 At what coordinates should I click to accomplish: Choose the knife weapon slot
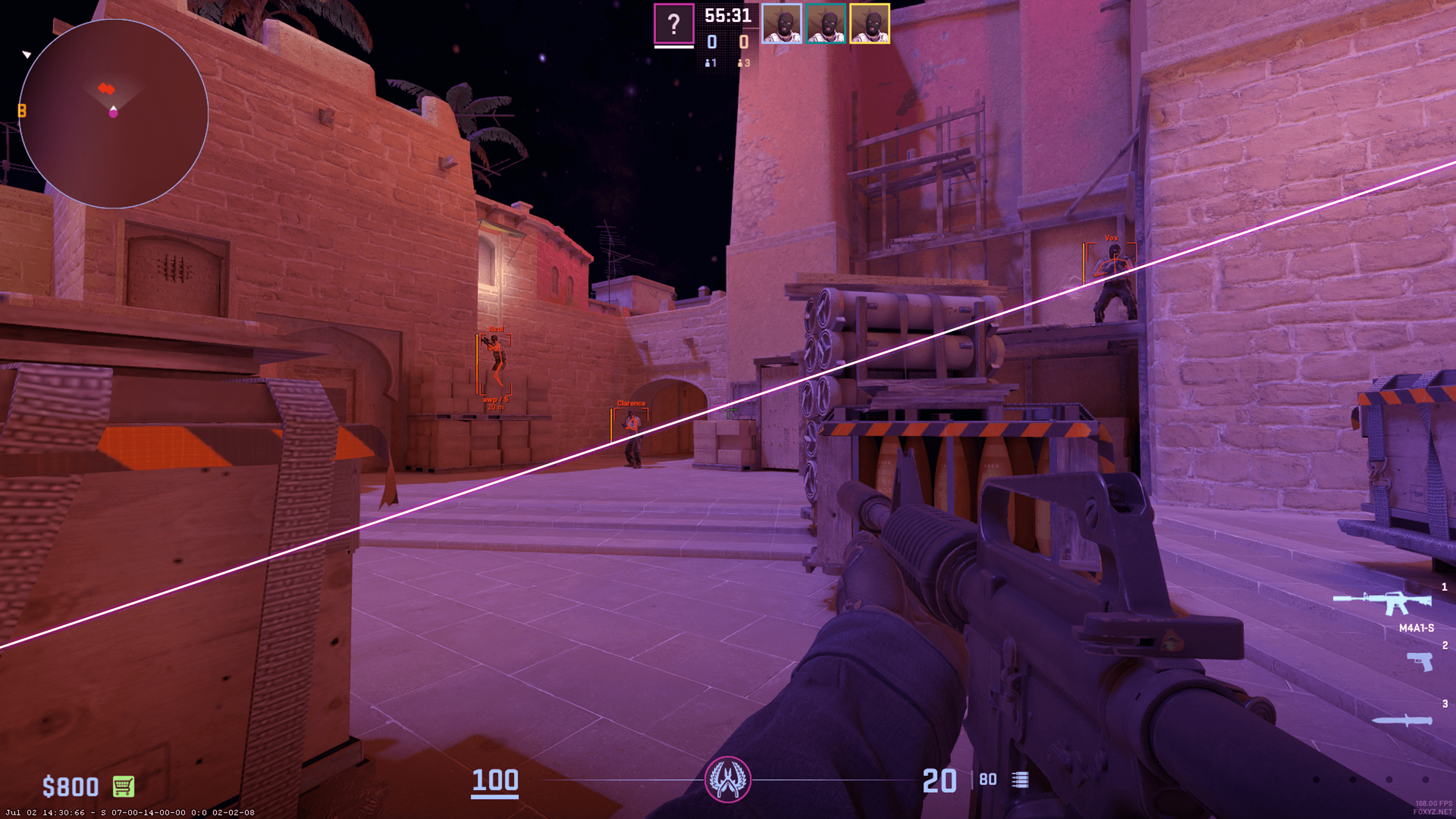pos(1403,721)
